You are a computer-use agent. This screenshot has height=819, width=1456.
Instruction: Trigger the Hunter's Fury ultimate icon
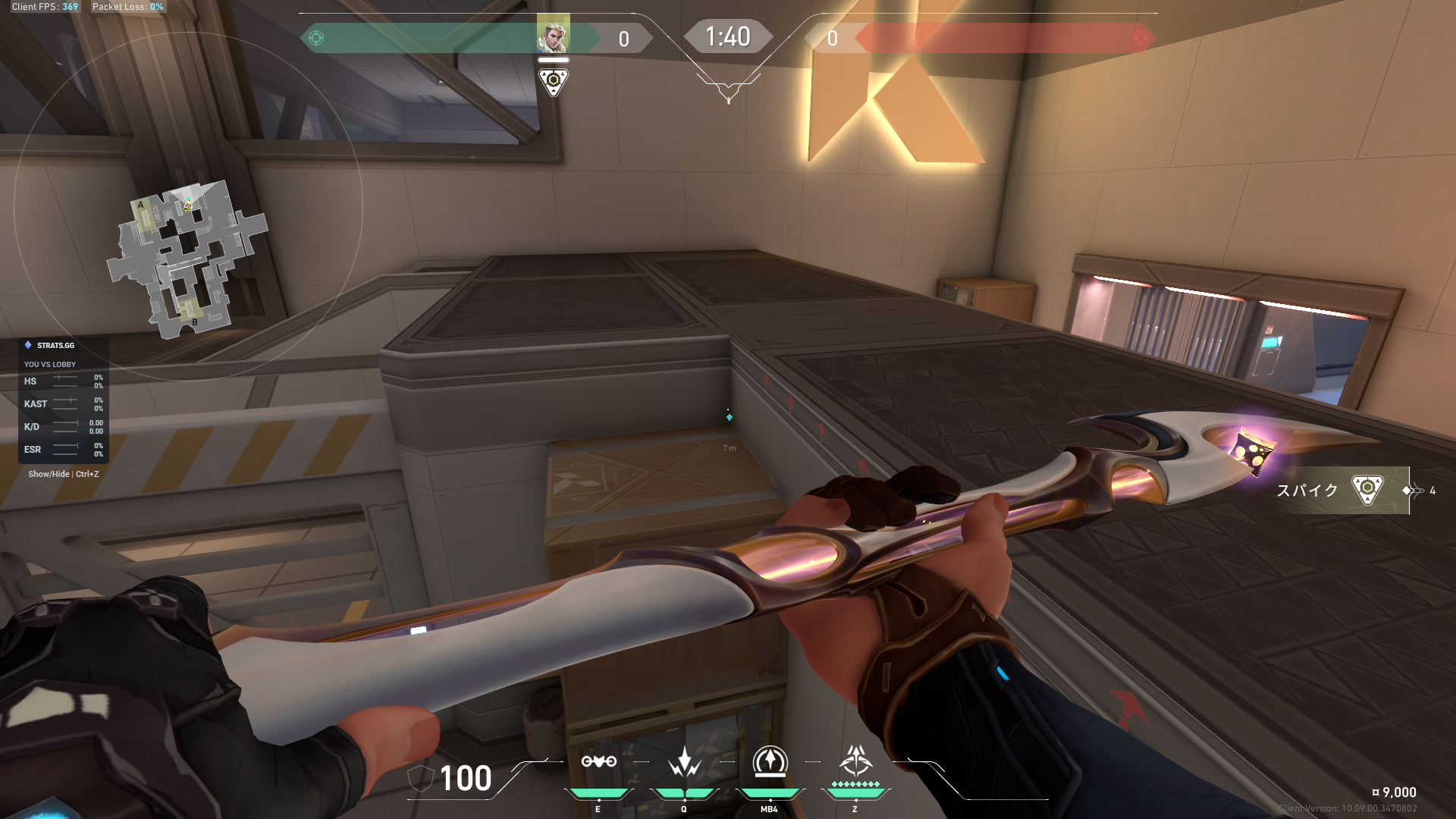pos(855,761)
